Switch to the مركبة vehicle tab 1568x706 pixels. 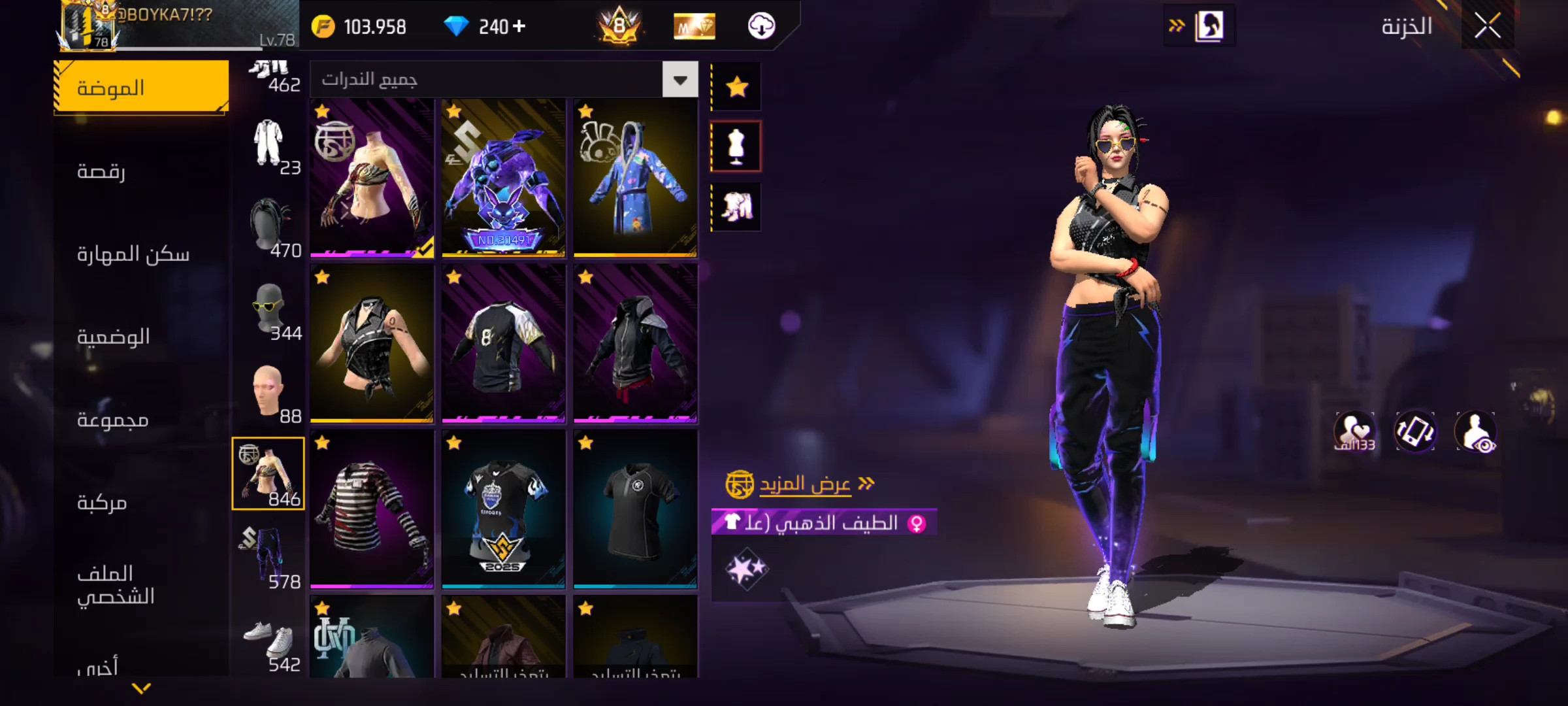[x=102, y=502]
